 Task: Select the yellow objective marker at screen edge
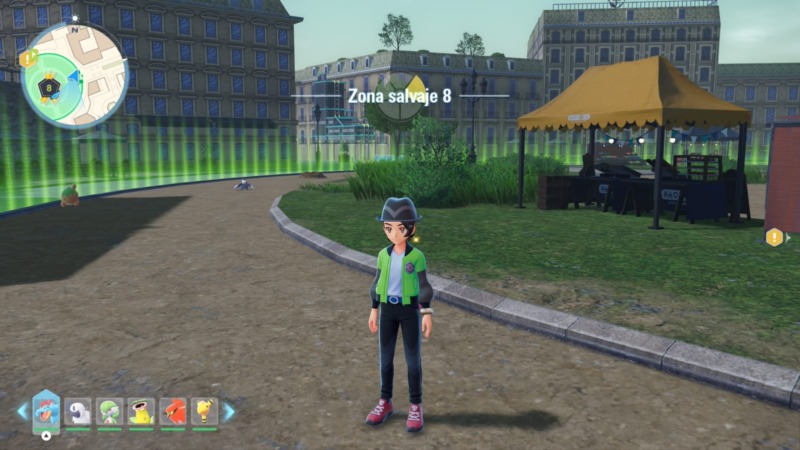click(774, 237)
